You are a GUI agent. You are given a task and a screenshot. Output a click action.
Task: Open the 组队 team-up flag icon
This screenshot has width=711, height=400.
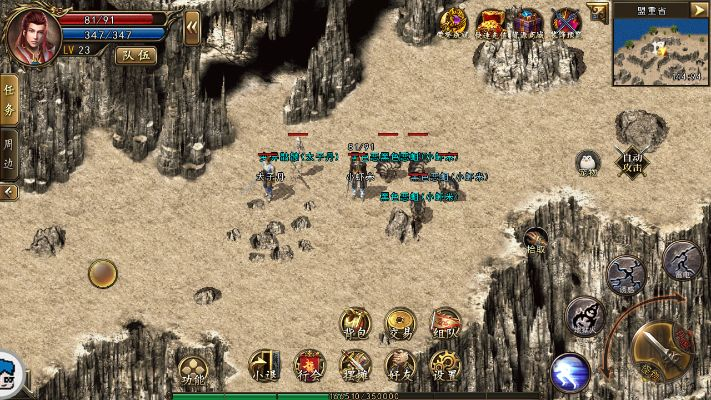pyautogui.click(x=446, y=322)
